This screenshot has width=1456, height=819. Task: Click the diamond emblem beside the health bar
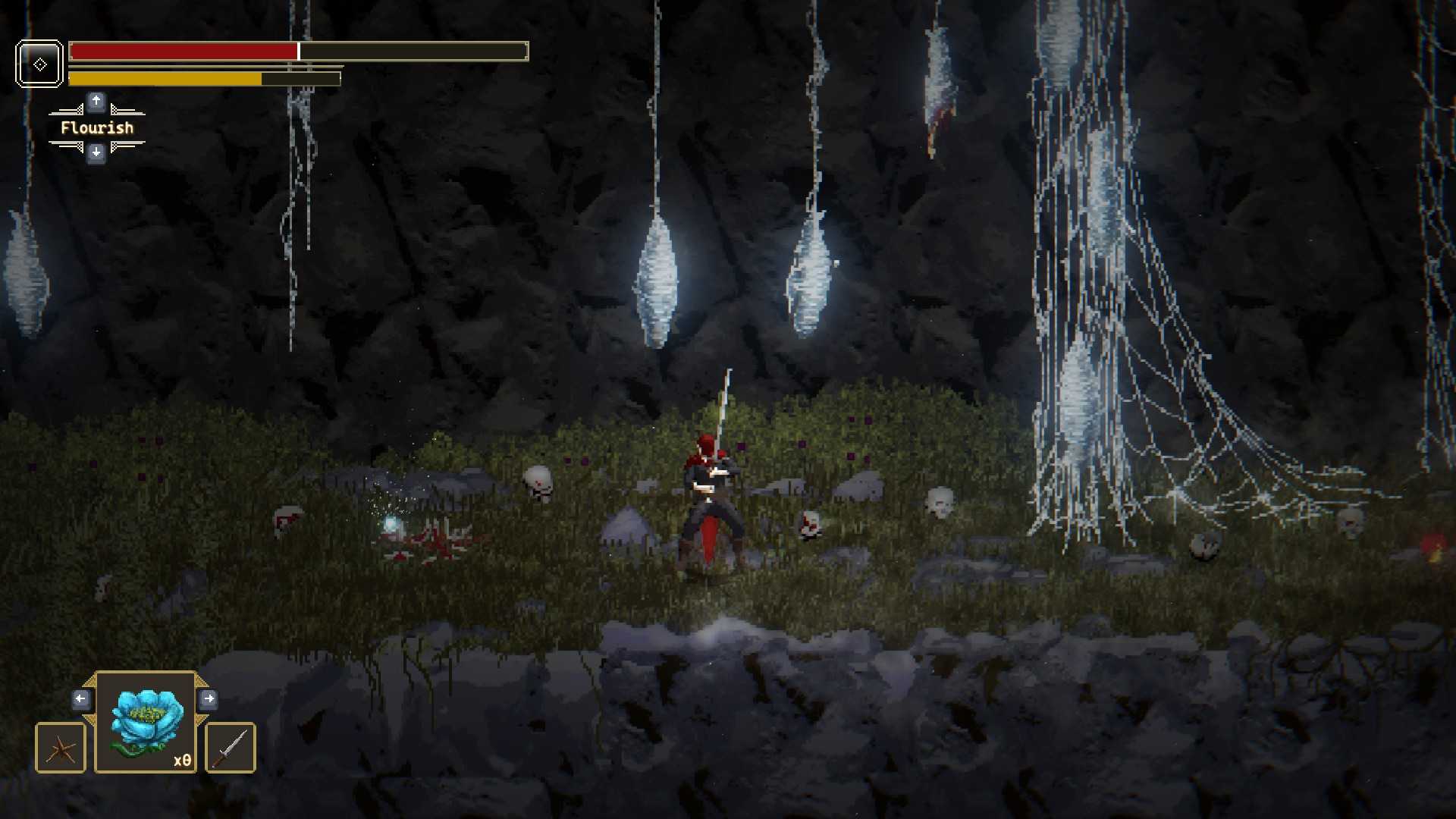(39, 64)
